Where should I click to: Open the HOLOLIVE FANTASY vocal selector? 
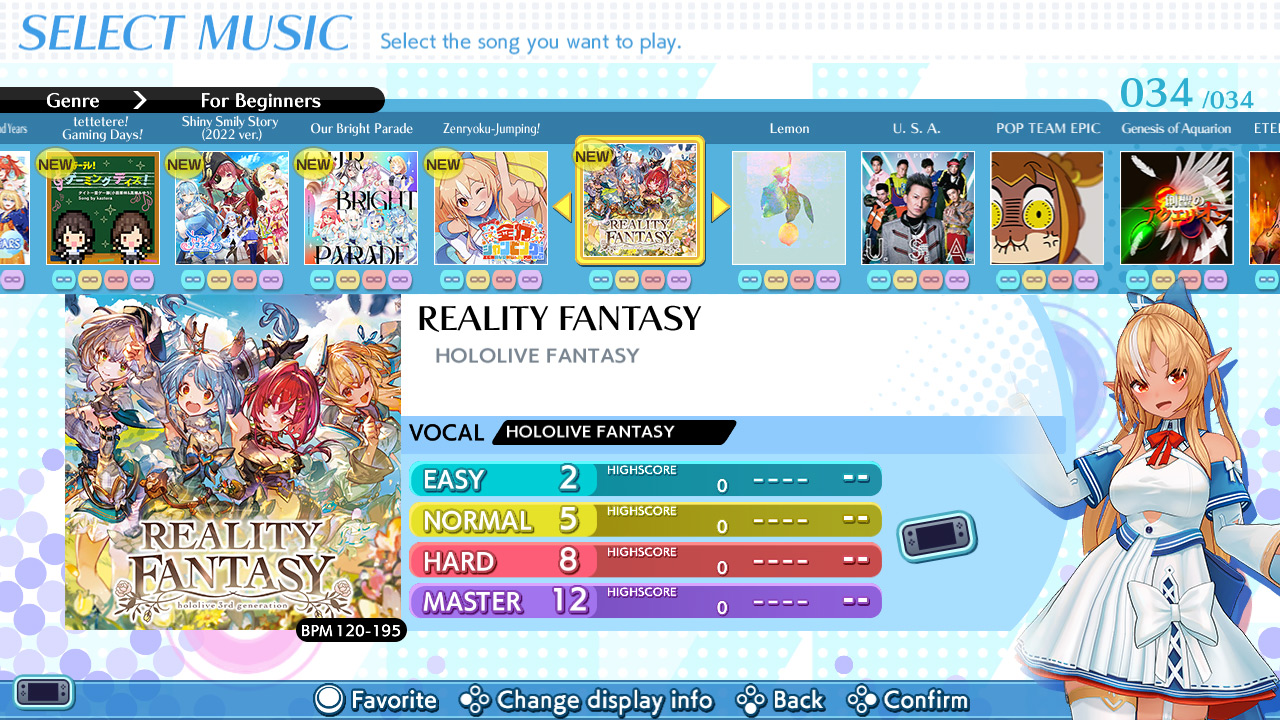pos(613,432)
